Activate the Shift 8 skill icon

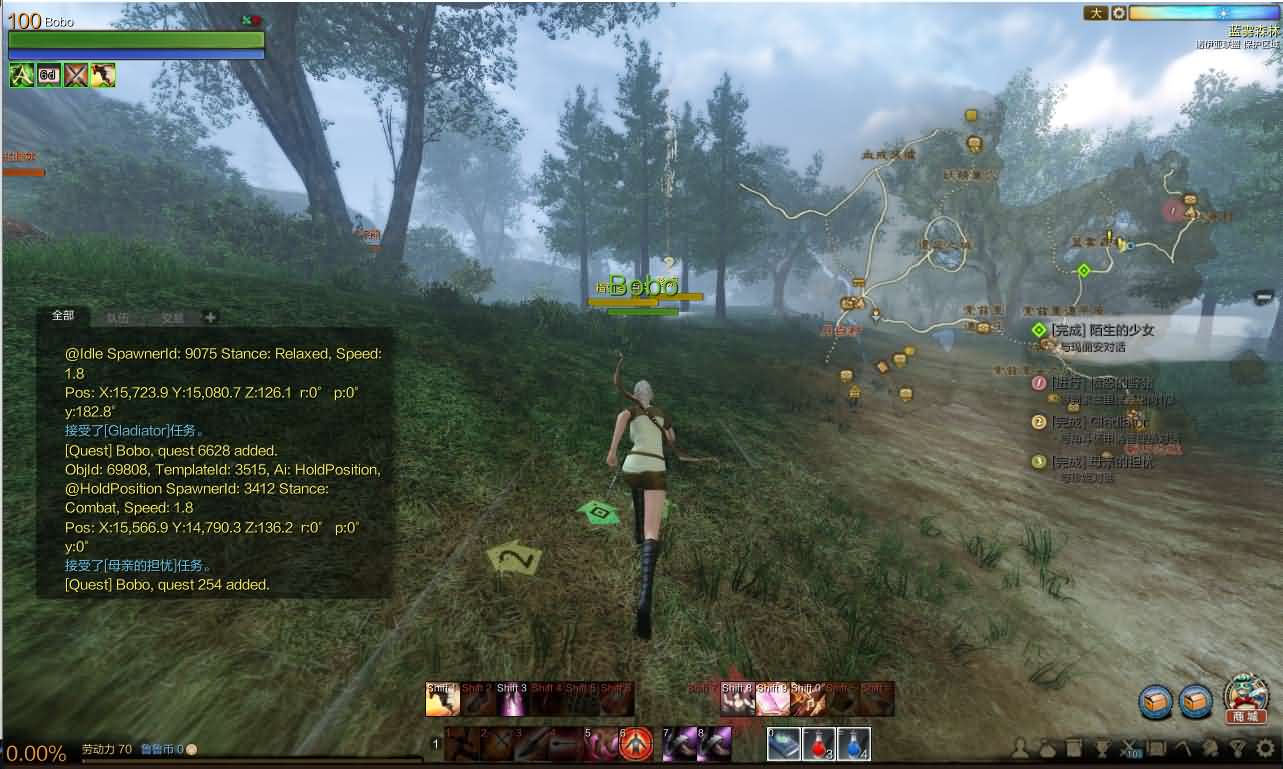(738, 699)
